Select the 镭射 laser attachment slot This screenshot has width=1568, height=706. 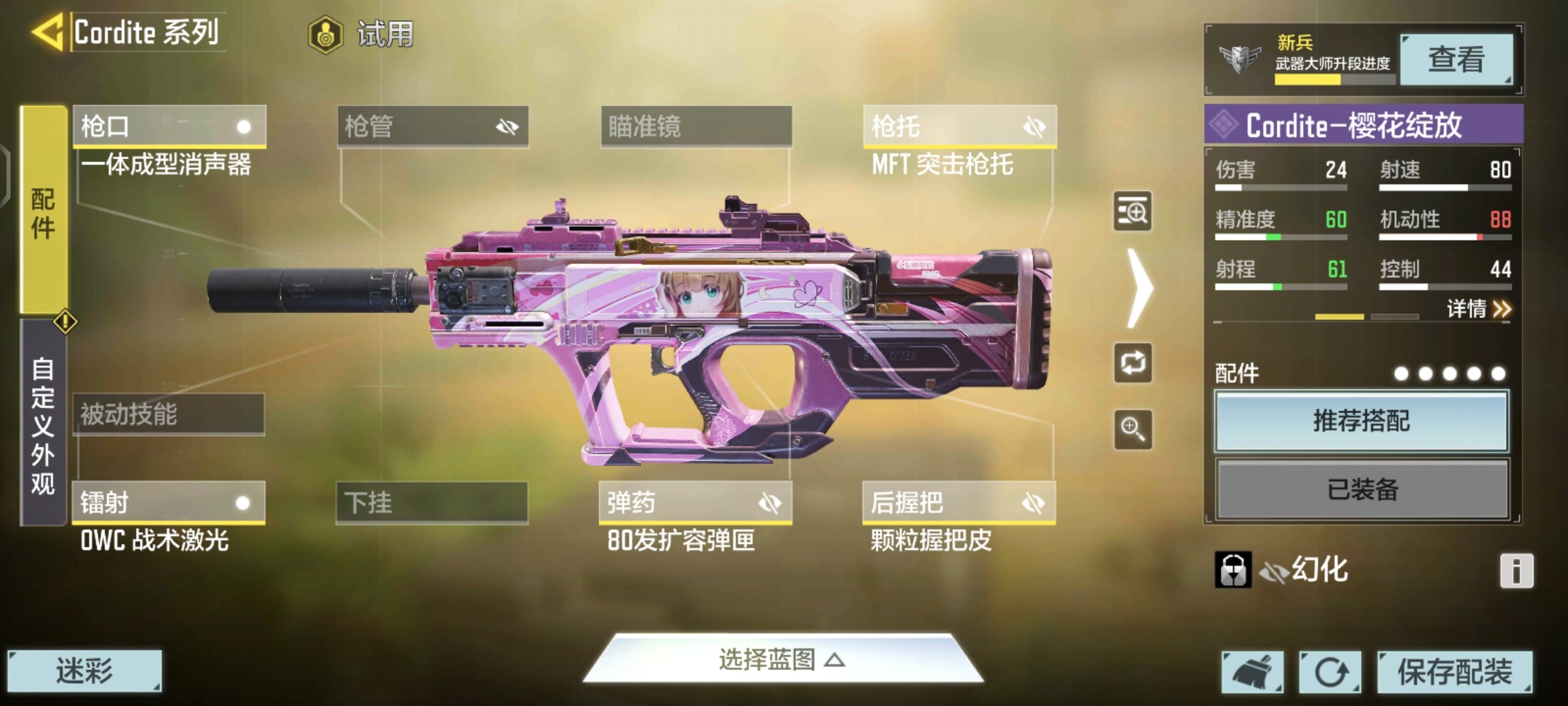[169, 503]
